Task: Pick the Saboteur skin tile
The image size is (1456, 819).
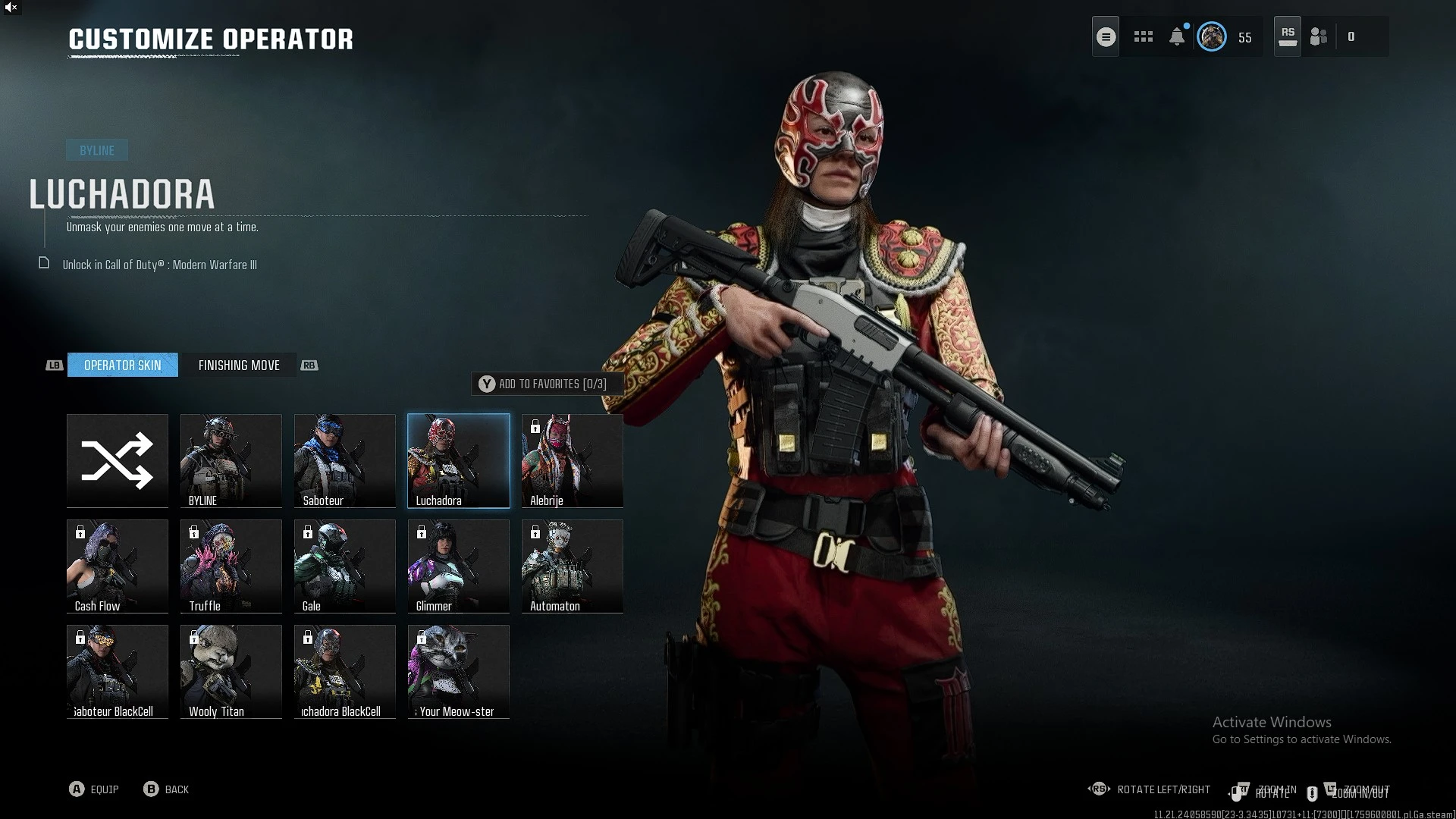Action: pyautogui.click(x=345, y=460)
